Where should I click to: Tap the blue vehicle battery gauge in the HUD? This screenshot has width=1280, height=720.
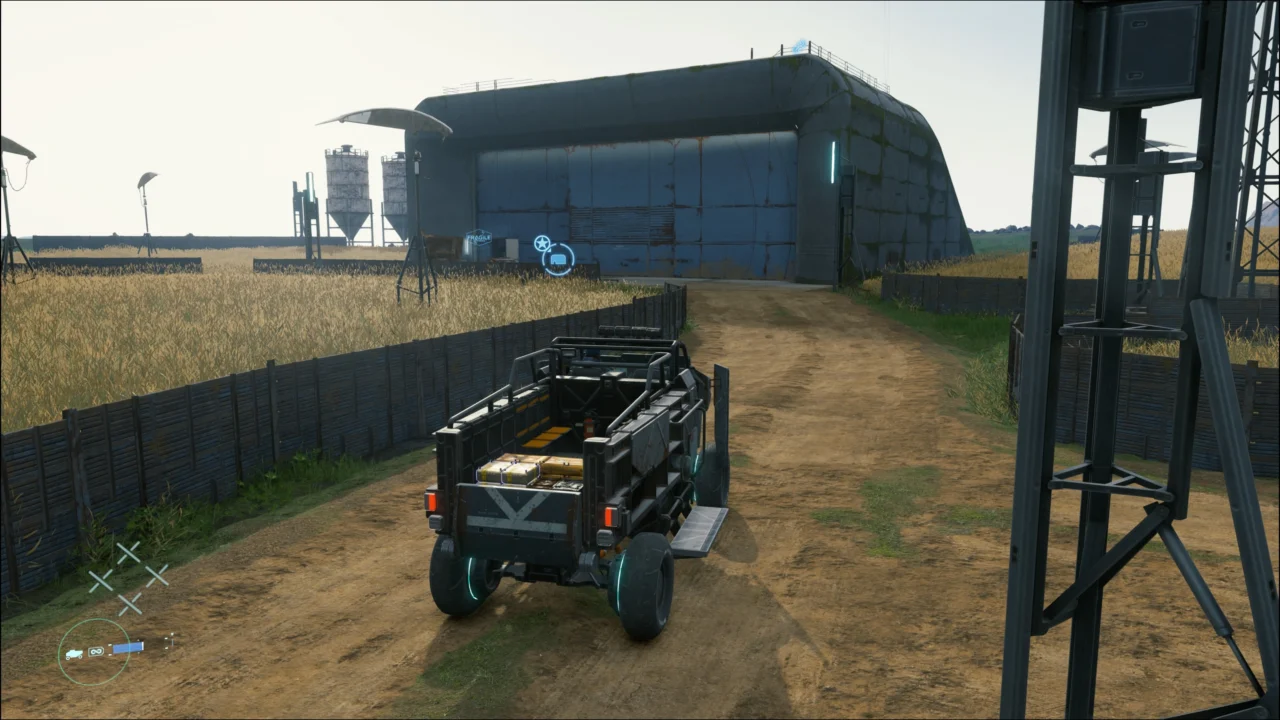coord(128,645)
